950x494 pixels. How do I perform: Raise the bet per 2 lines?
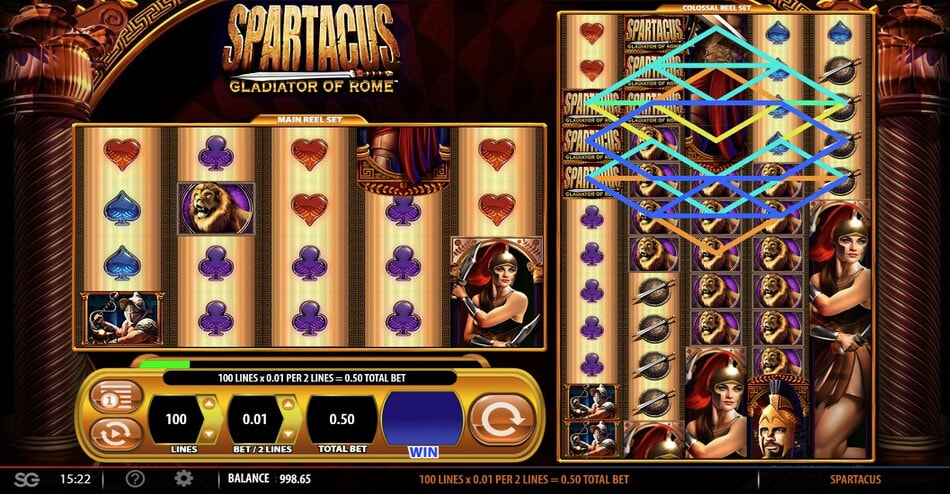287,404
